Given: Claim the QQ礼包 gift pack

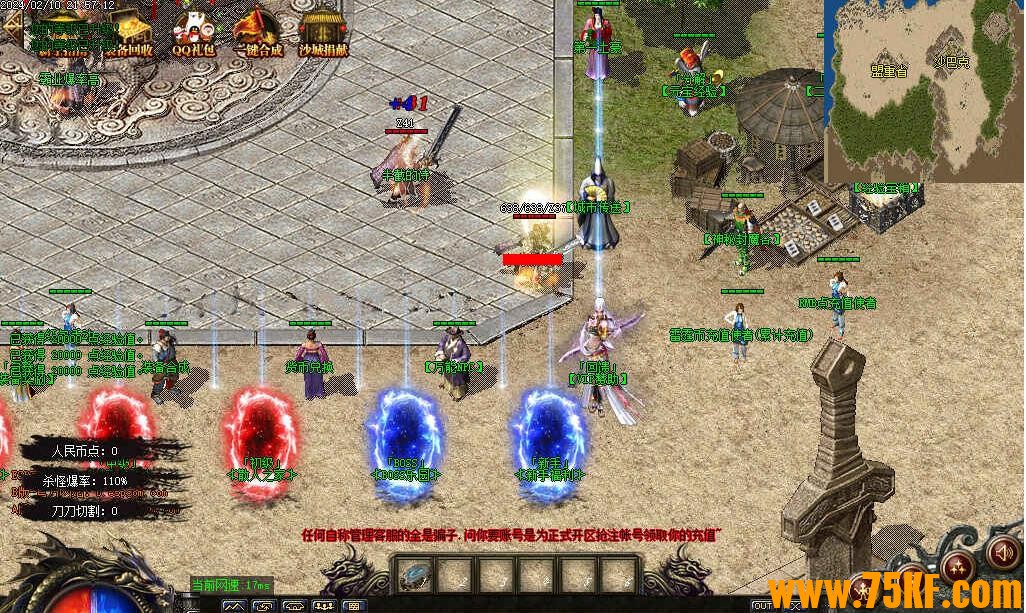Looking at the screenshot, I should [191, 31].
